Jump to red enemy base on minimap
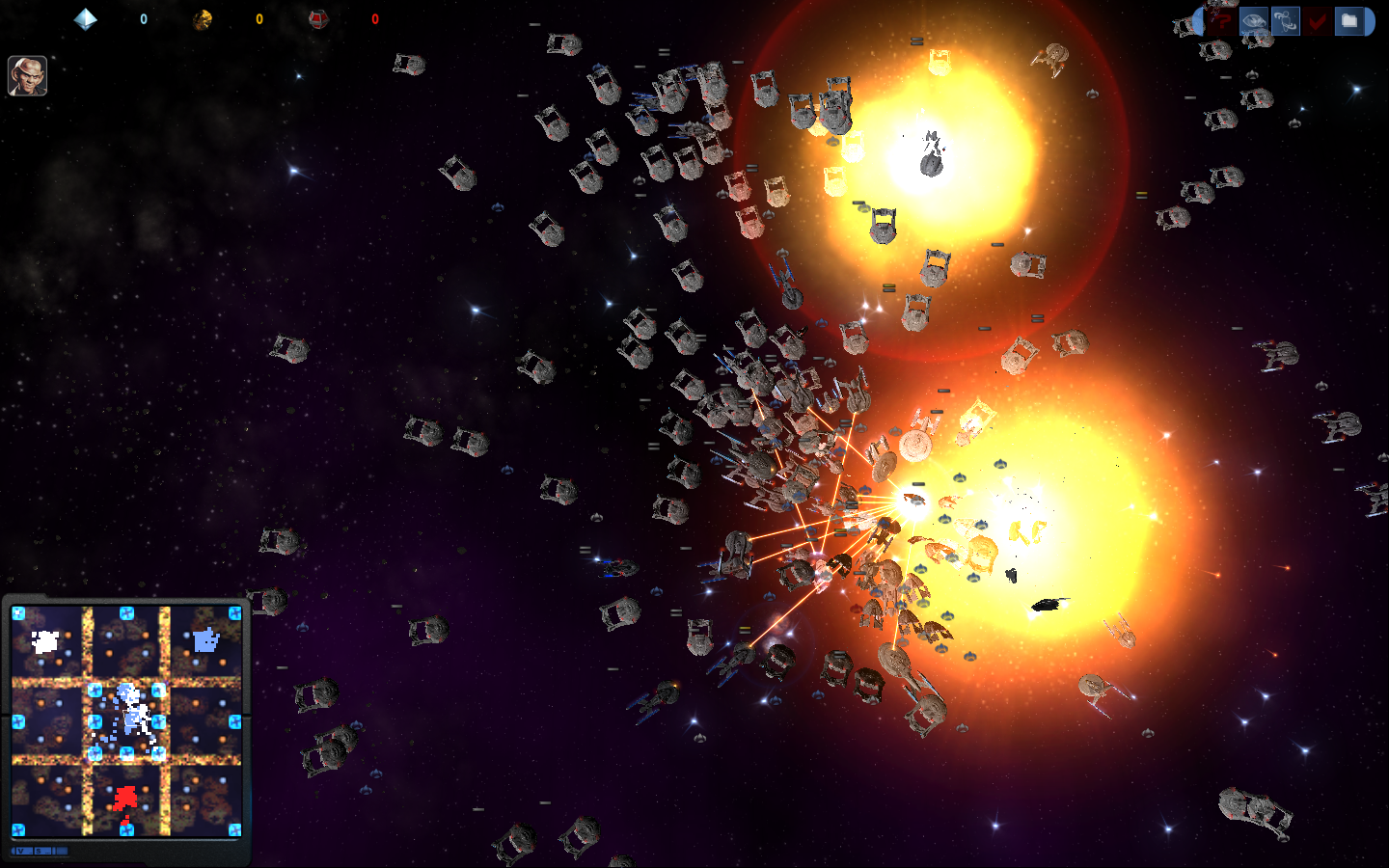1389x868 pixels. (124, 798)
